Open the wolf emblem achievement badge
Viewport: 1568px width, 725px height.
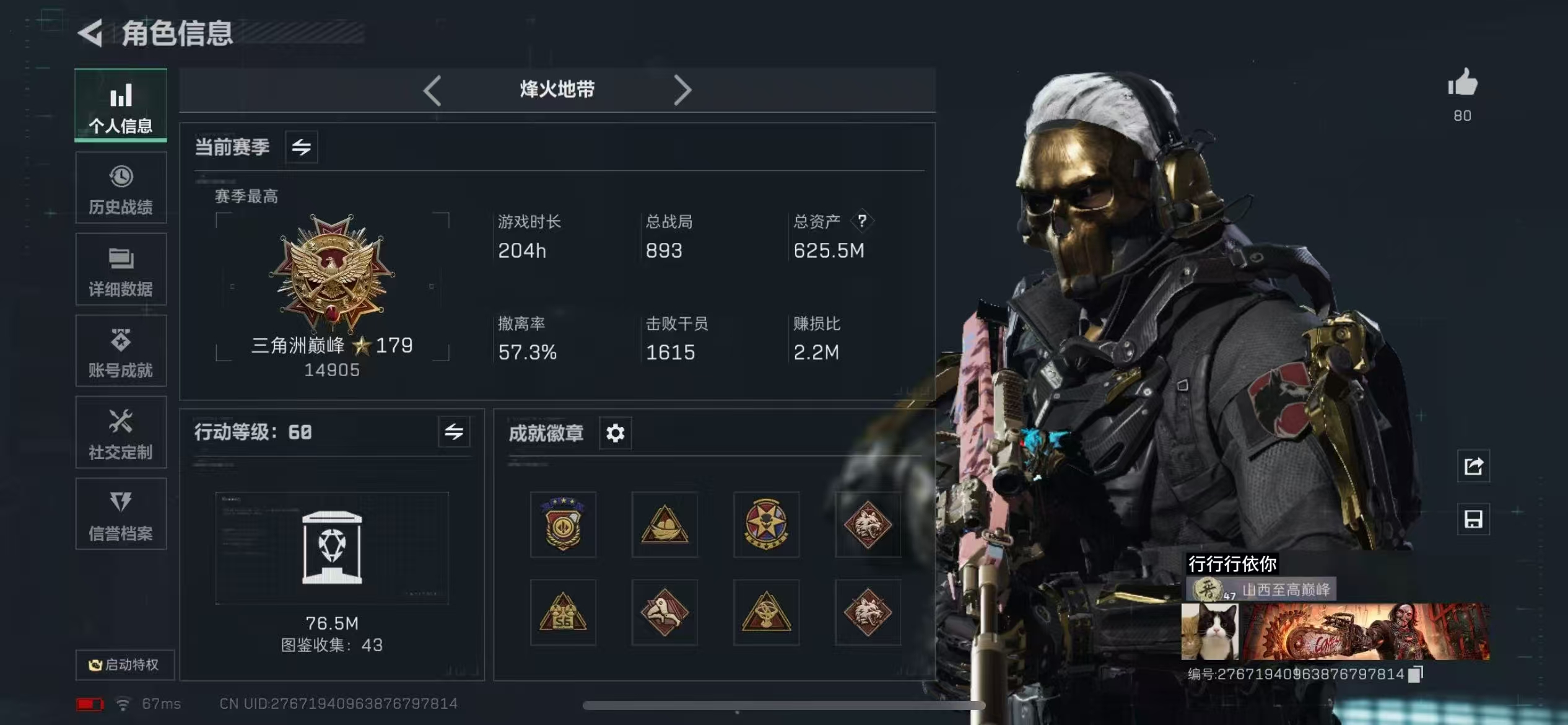coord(868,524)
